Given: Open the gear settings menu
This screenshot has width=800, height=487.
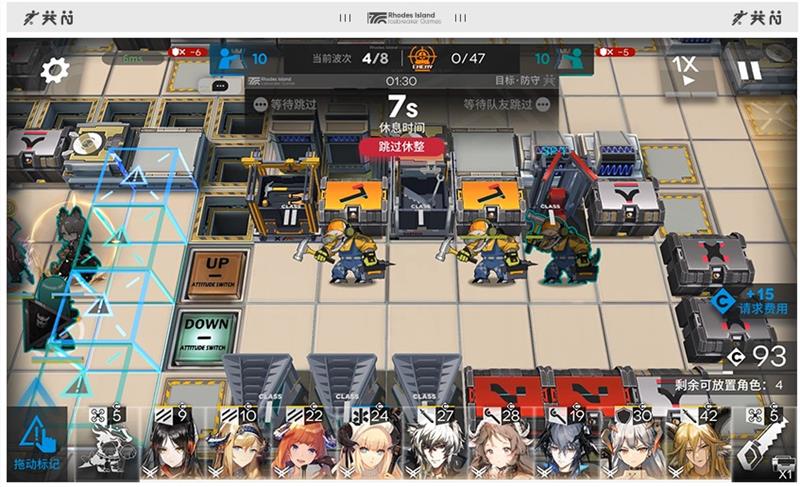Looking at the screenshot, I should pos(54,70).
